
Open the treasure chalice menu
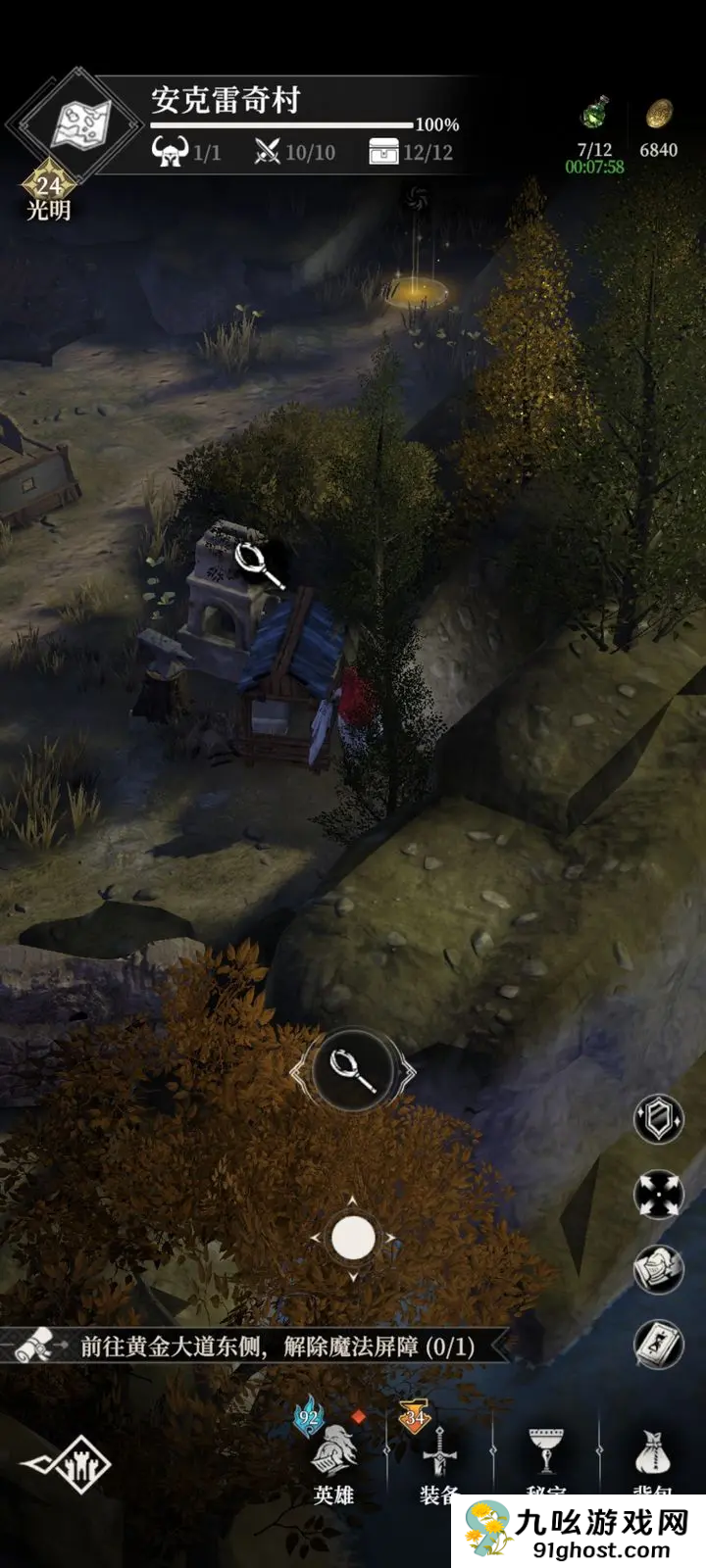click(546, 1455)
